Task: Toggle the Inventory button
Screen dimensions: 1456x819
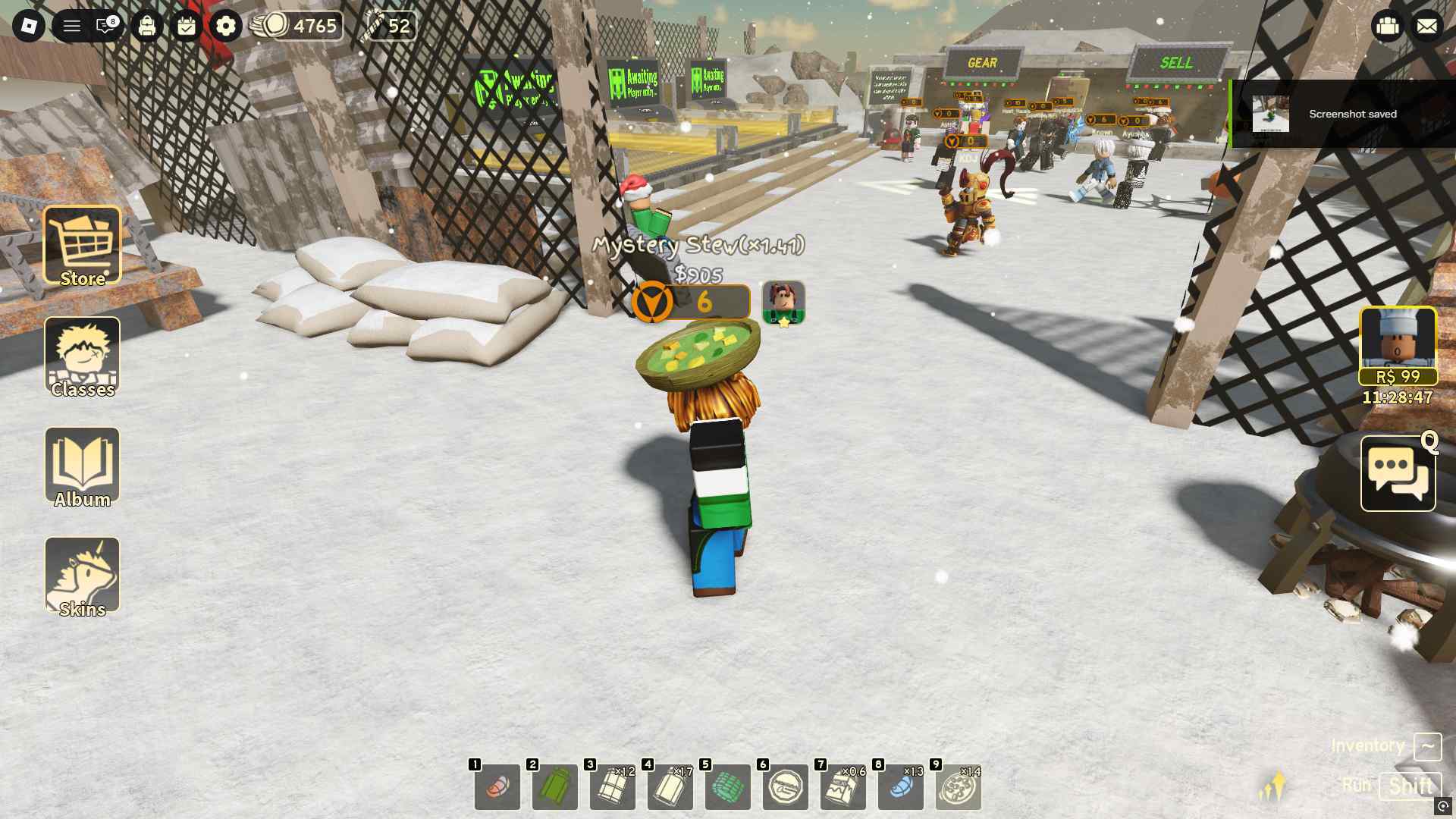Action: (1427, 746)
